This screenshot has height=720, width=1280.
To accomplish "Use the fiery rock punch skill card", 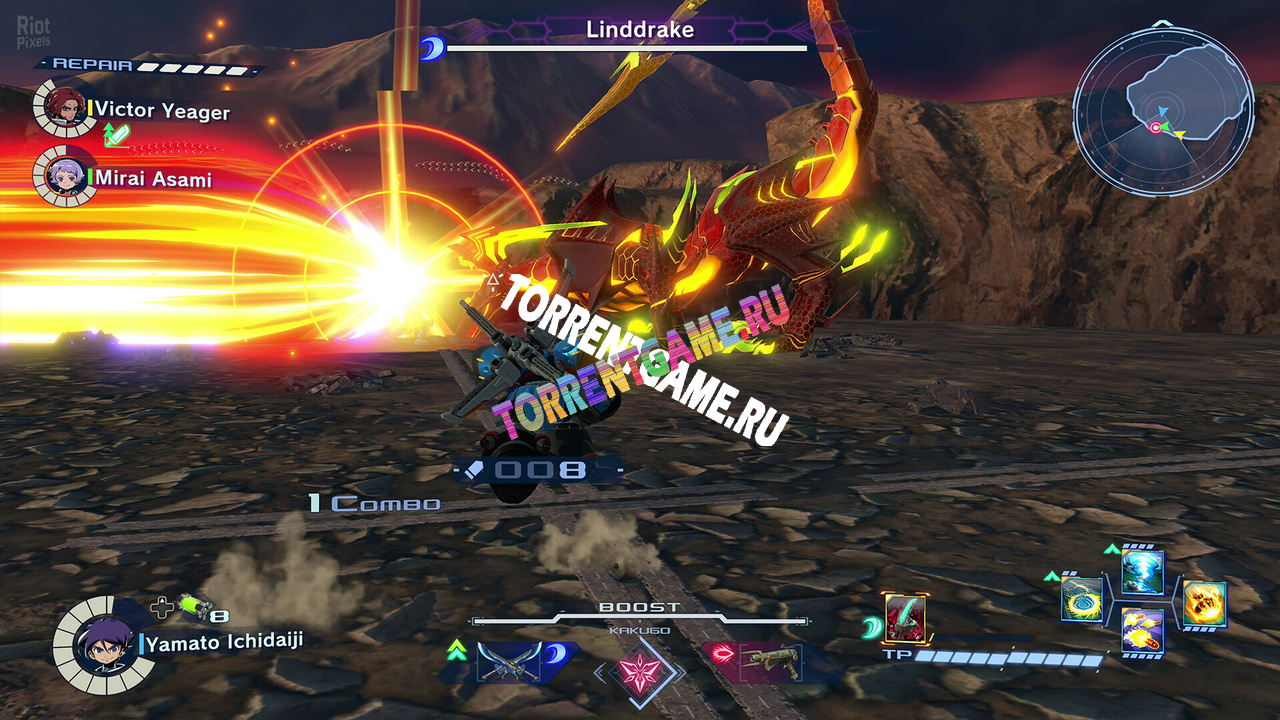I will coord(1203,603).
